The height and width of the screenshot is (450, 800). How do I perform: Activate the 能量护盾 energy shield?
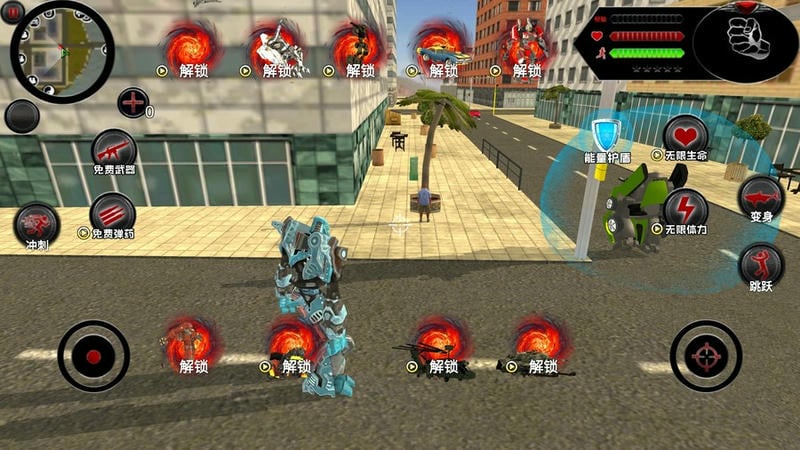[607, 138]
